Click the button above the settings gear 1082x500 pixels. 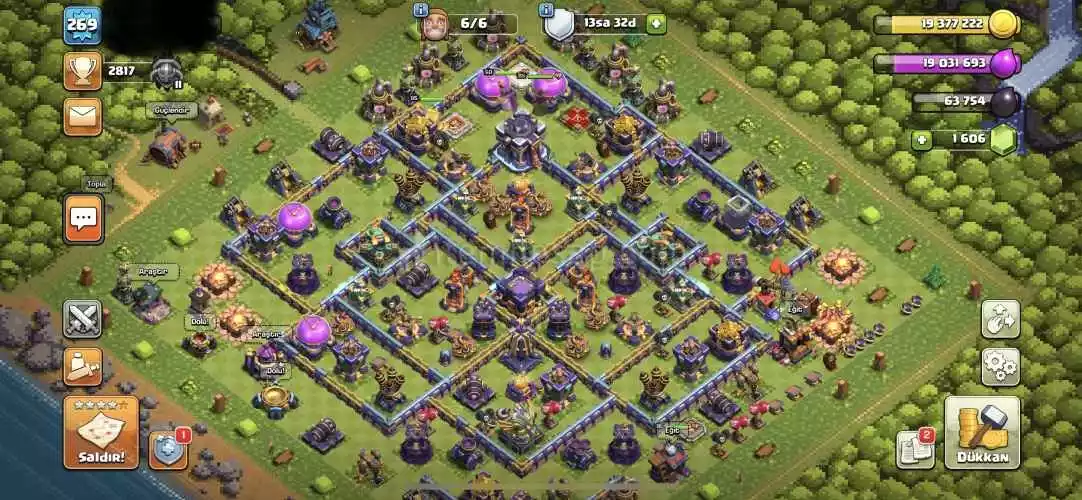[999, 320]
